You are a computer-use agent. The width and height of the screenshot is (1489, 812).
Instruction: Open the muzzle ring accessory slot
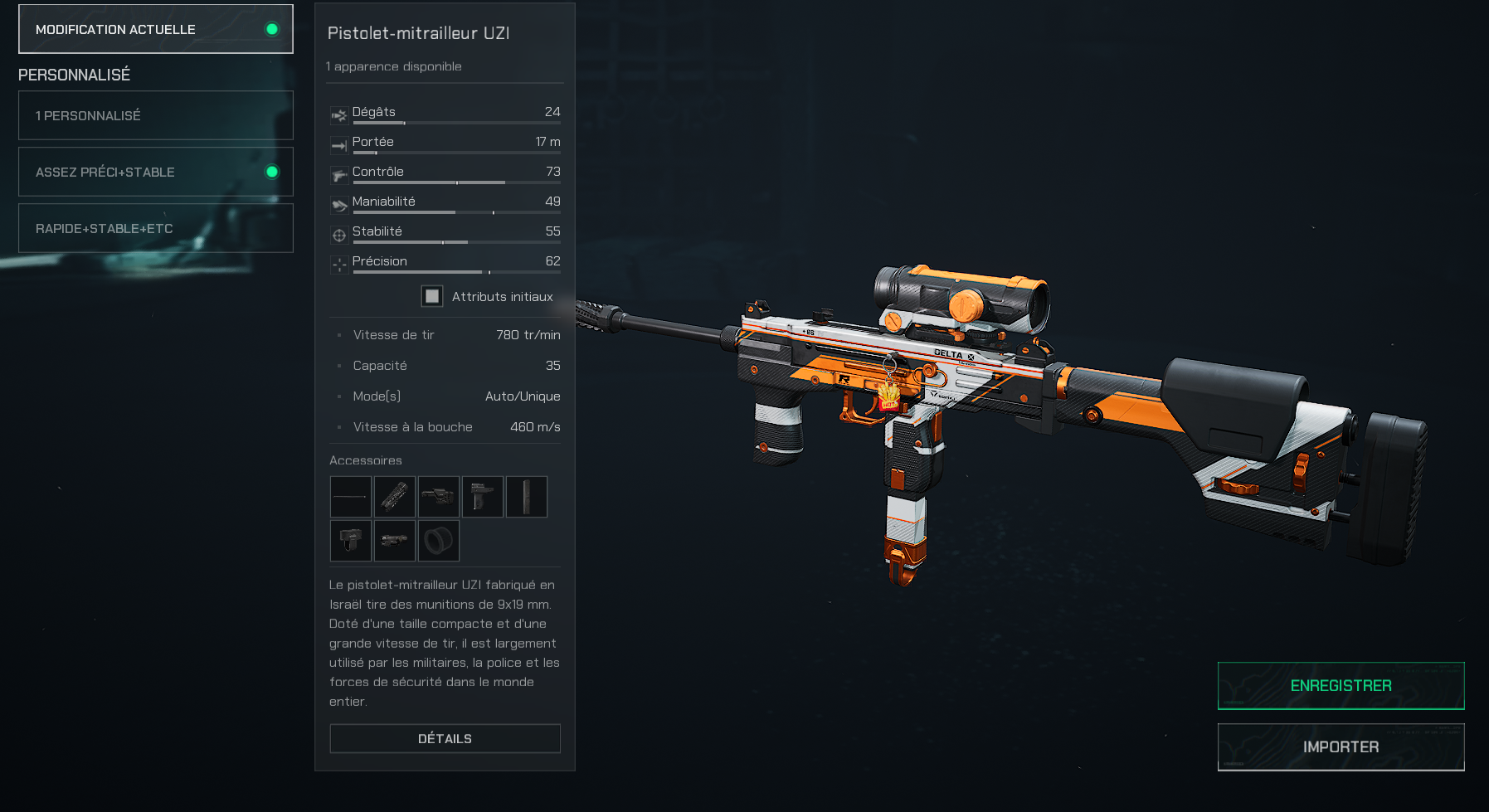tap(439, 540)
